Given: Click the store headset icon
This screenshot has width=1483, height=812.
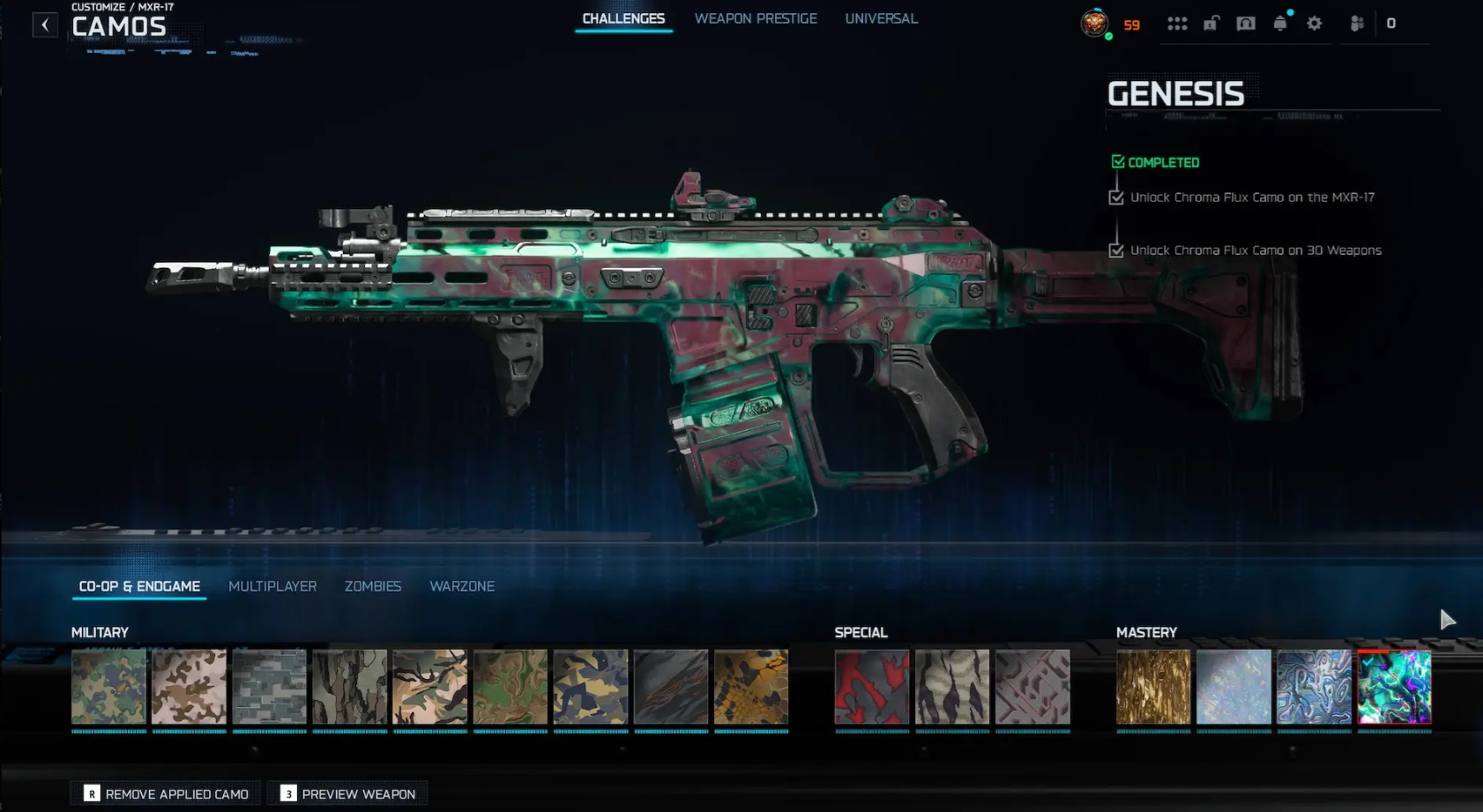Looking at the screenshot, I should pyautogui.click(x=1247, y=24).
